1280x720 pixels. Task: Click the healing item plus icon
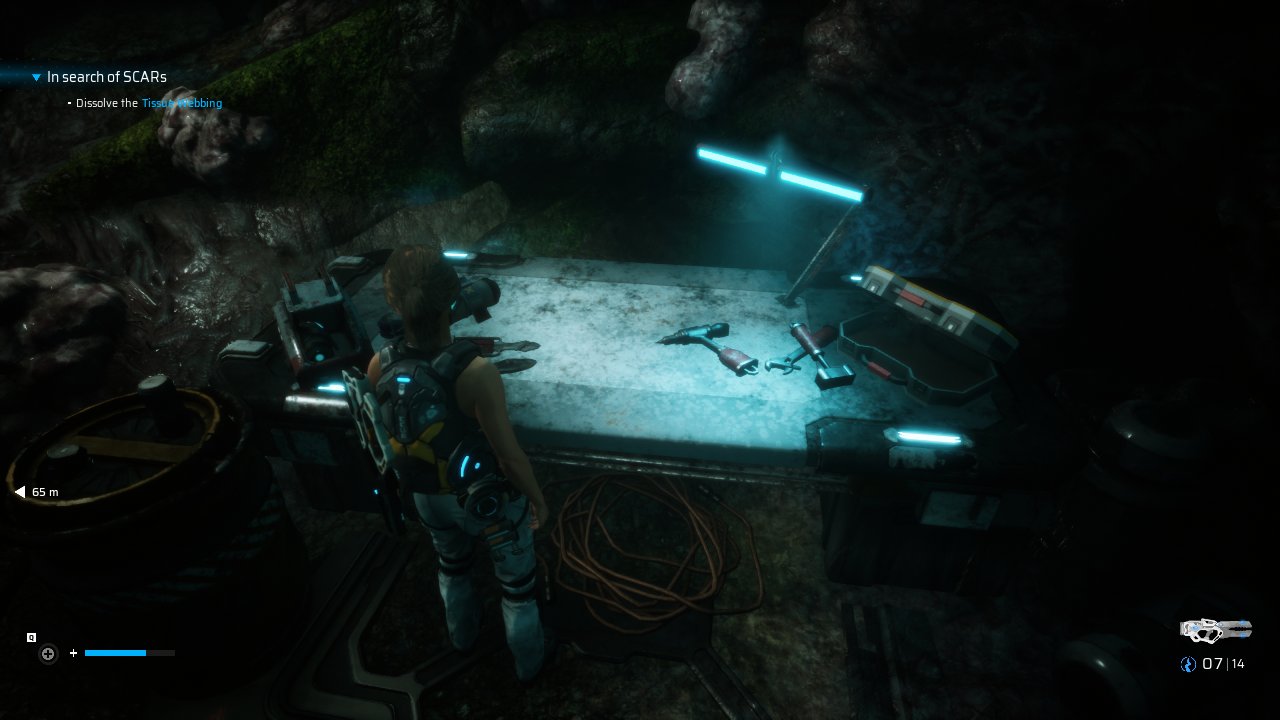point(47,654)
